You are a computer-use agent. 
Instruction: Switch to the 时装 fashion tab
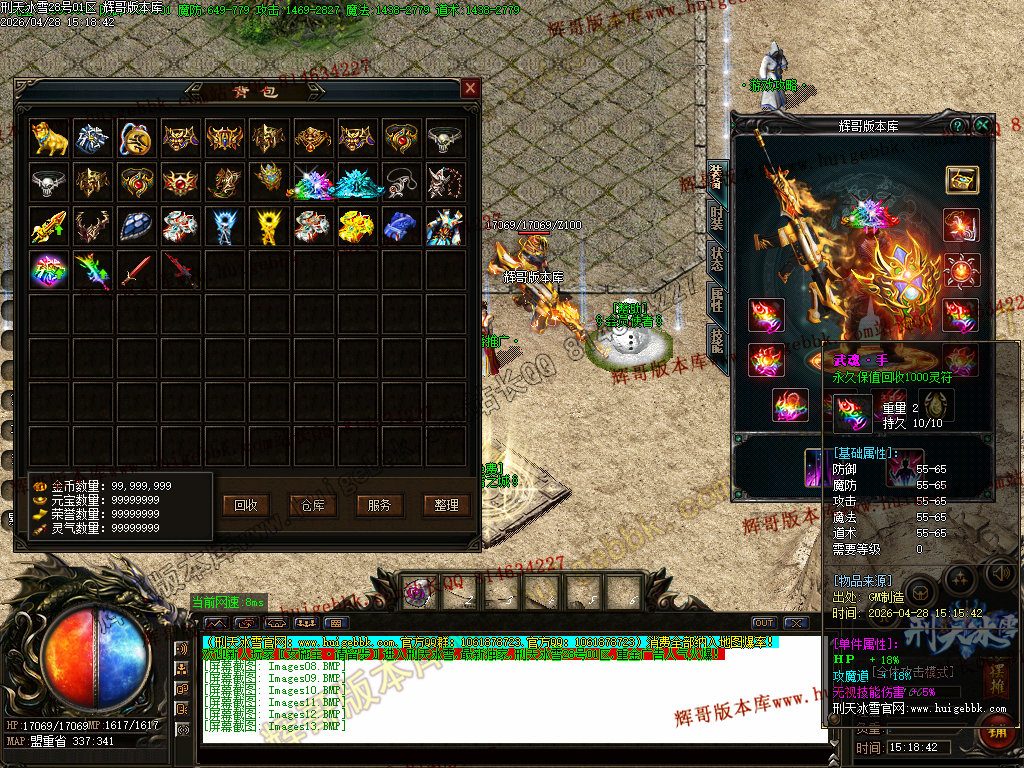click(x=717, y=220)
